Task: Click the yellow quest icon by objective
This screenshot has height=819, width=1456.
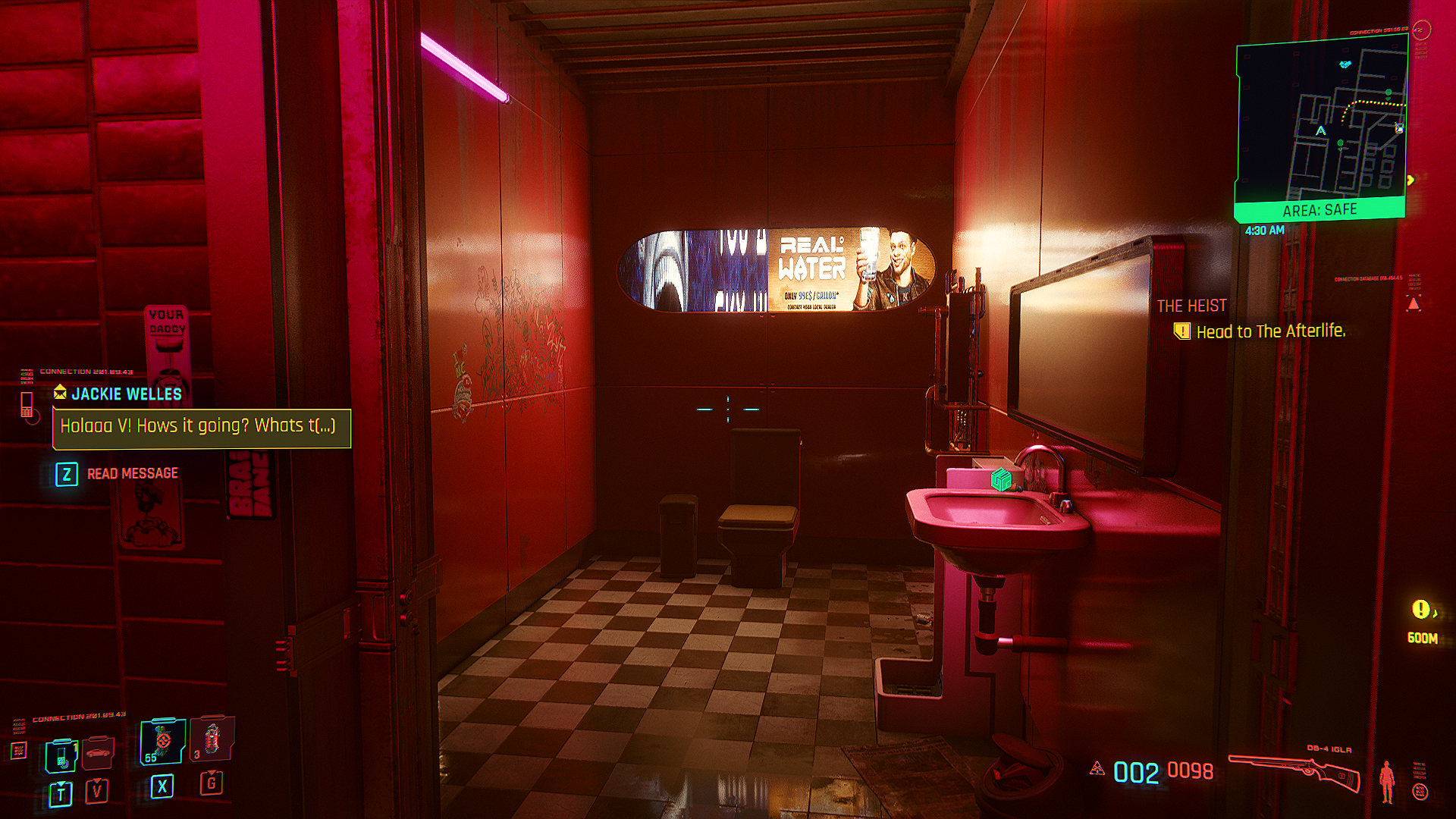Action: point(1181,331)
